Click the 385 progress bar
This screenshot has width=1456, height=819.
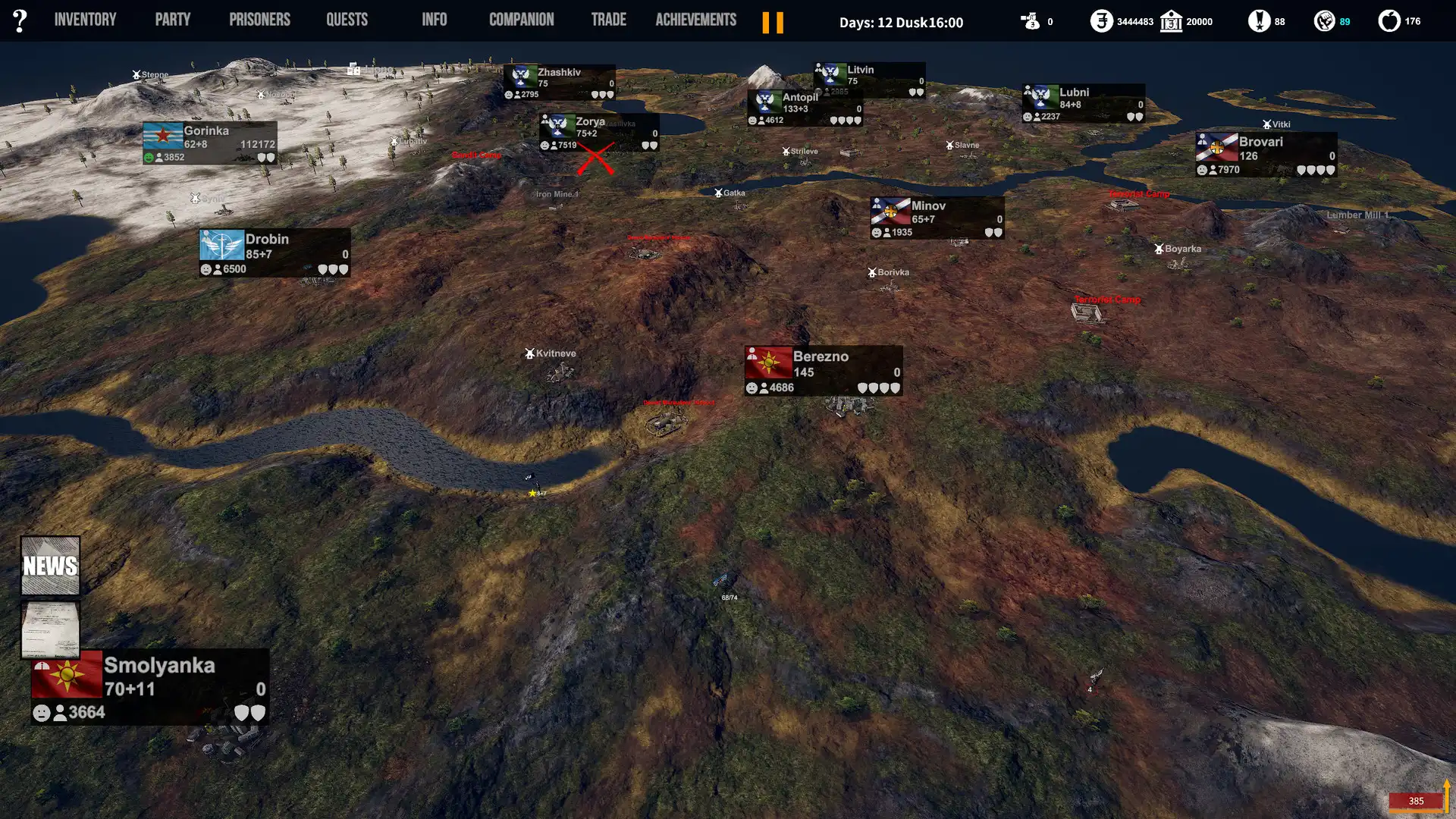coord(1415,801)
